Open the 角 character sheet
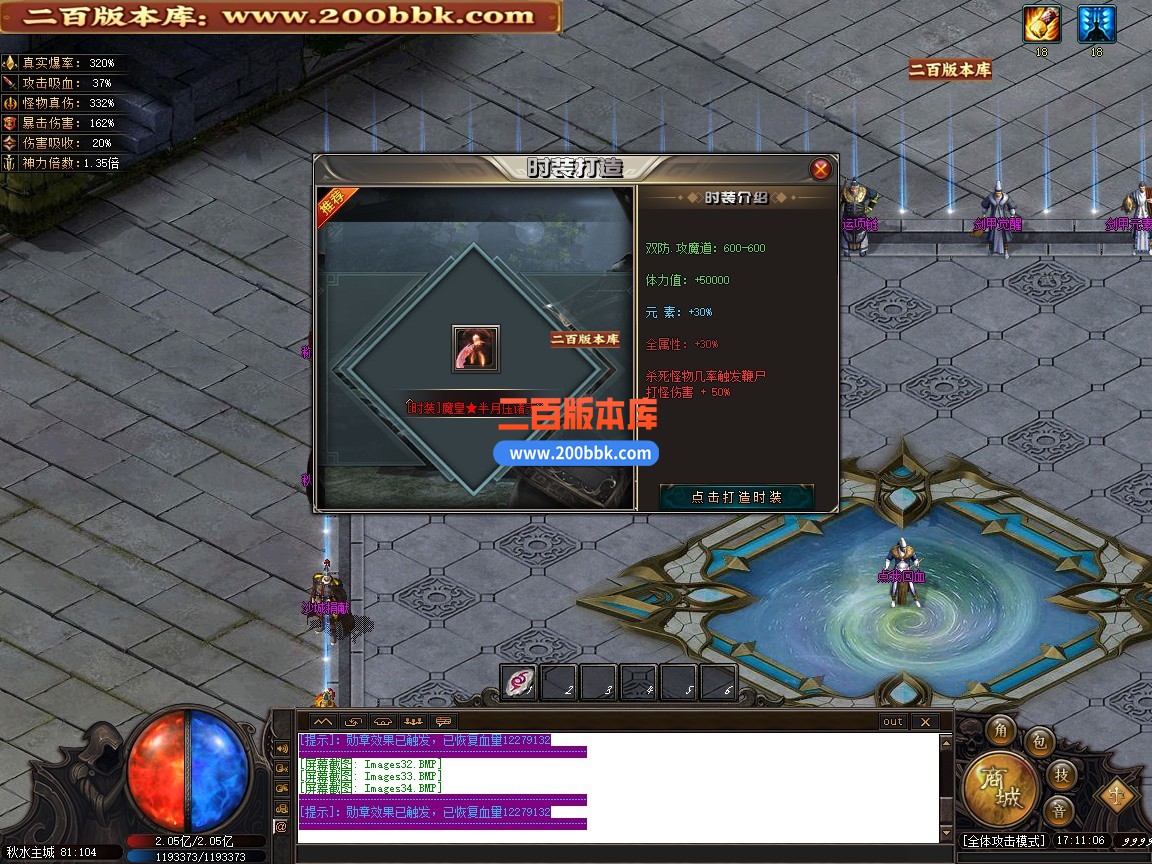1152x864 pixels. coord(1000,731)
